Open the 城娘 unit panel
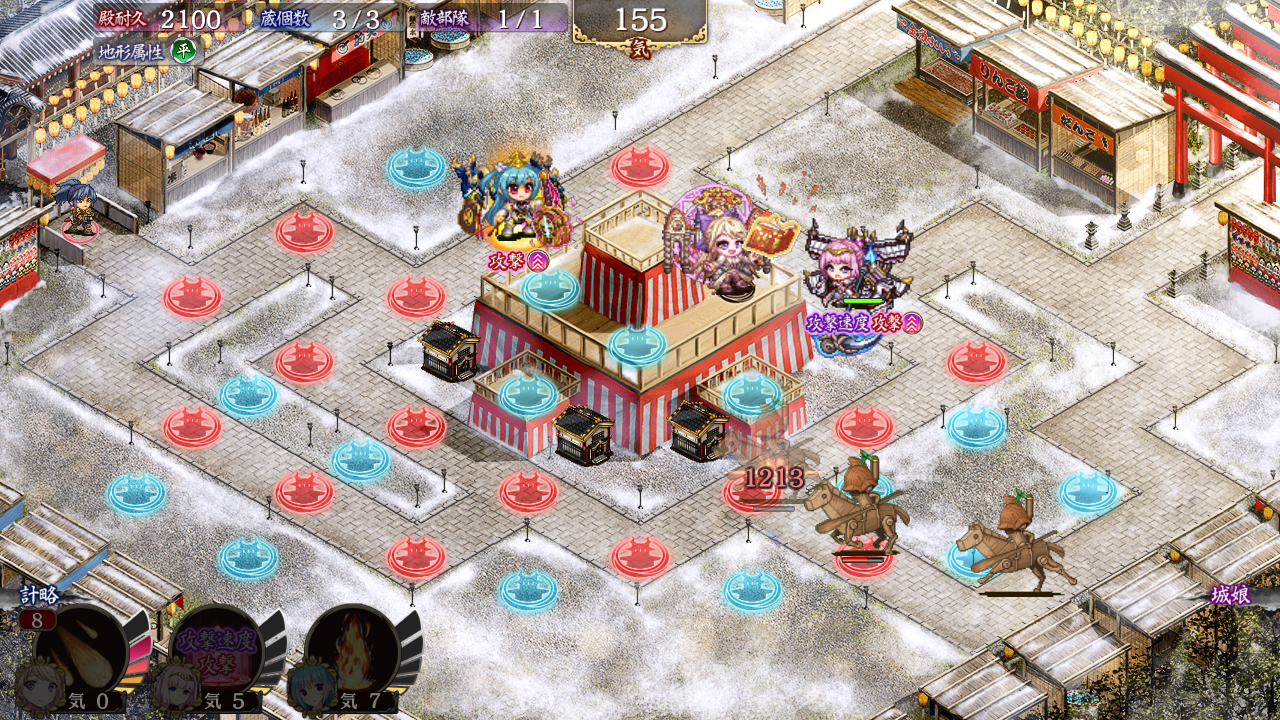Viewport: 1280px width, 720px height. click(1230, 596)
